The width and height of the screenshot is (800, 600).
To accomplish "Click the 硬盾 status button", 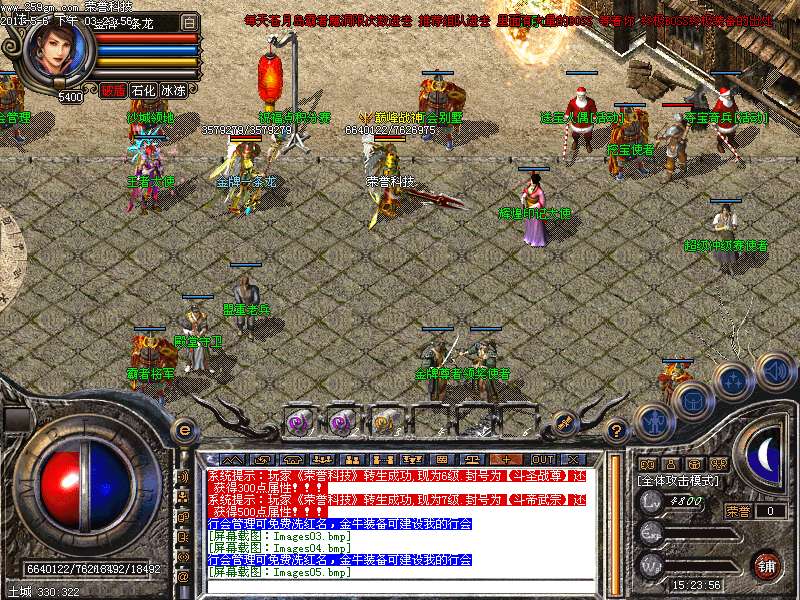I will coord(113,90).
